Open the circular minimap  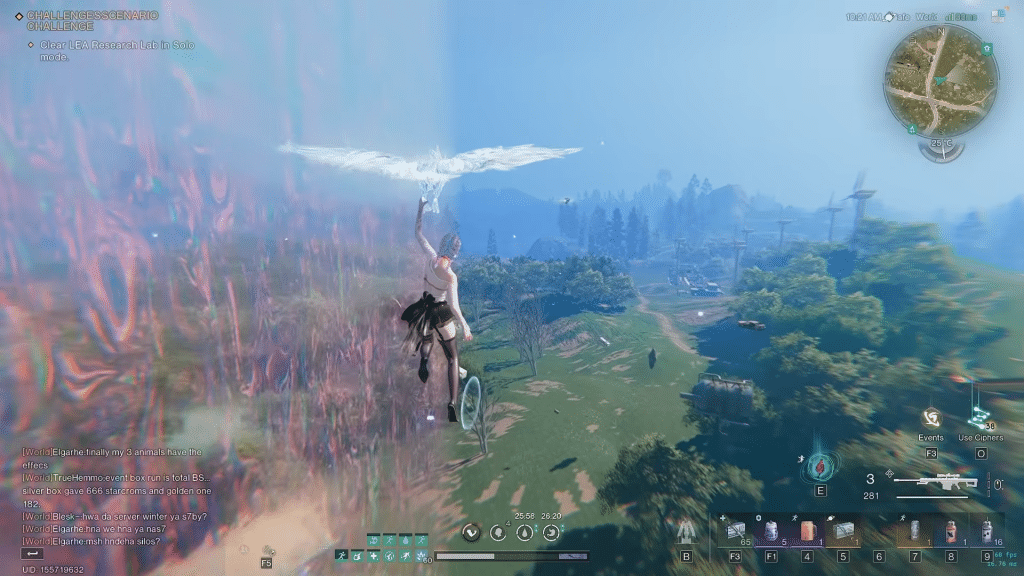click(940, 81)
